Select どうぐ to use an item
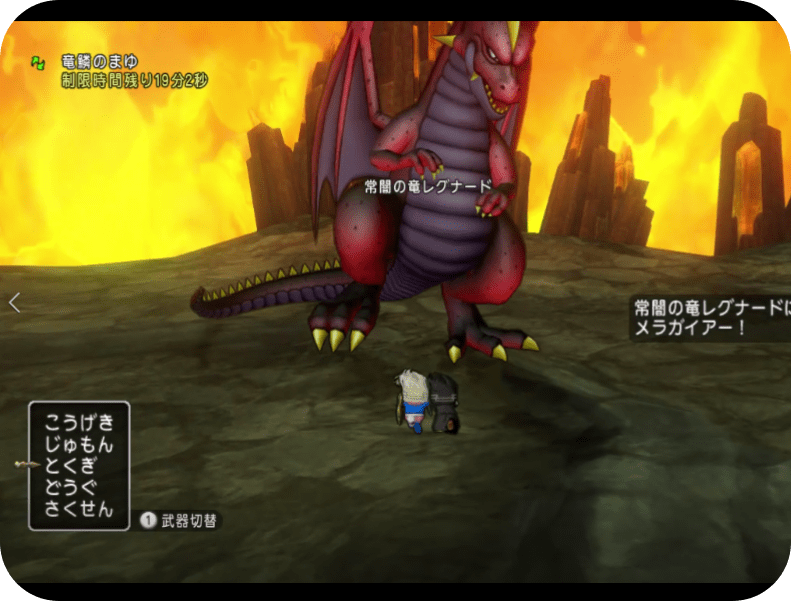 (72, 487)
